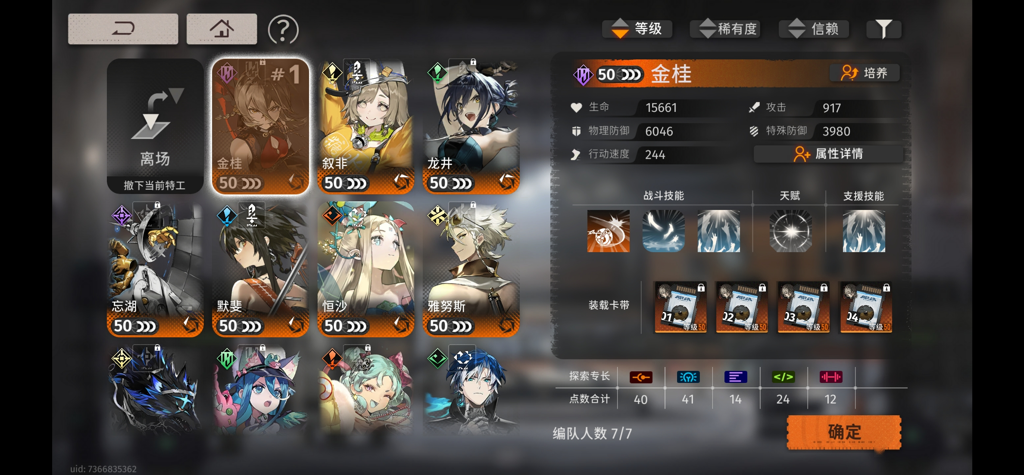Show 属性详情 attribute details
Image resolution: width=1024 pixels, height=475 pixels.
click(828, 154)
